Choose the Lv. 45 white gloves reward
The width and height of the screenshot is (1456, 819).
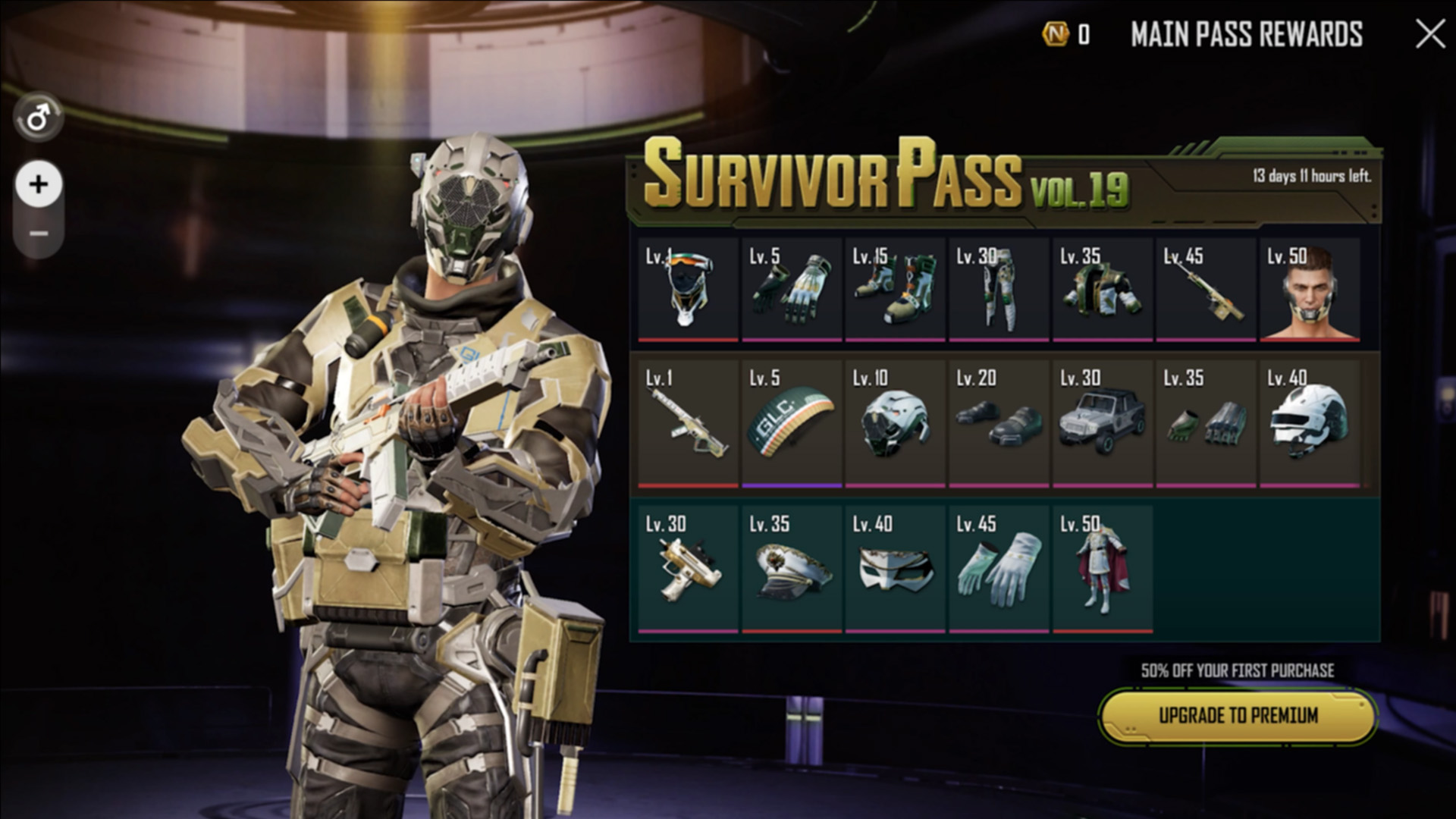click(x=999, y=569)
